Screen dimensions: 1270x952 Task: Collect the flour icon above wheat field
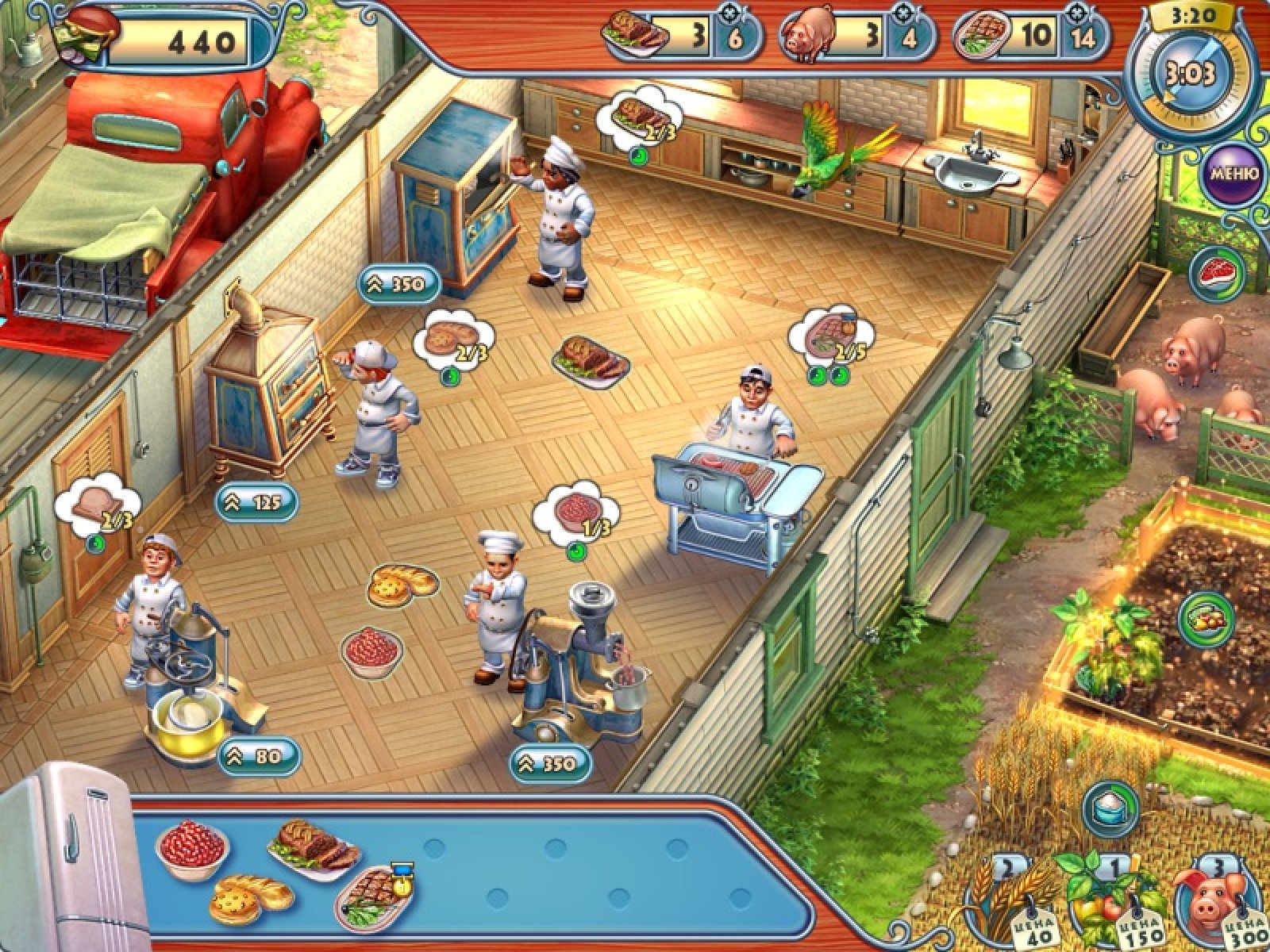[1111, 809]
